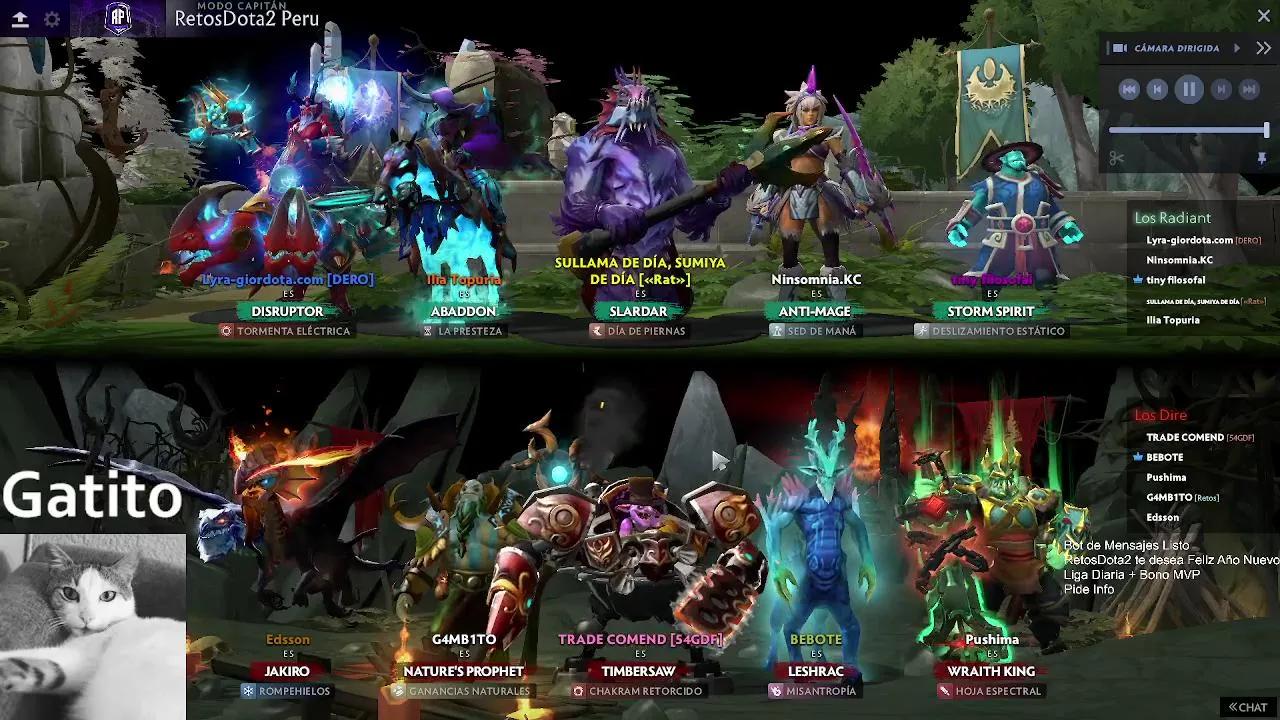Click the dashboard arrow icon

[20, 19]
